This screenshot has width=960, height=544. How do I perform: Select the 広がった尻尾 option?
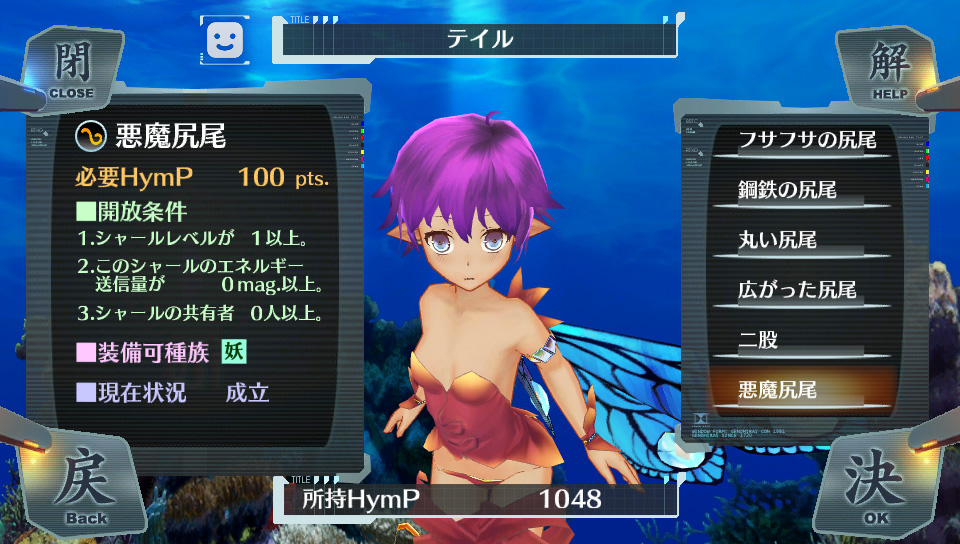click(x=797, y=290)
